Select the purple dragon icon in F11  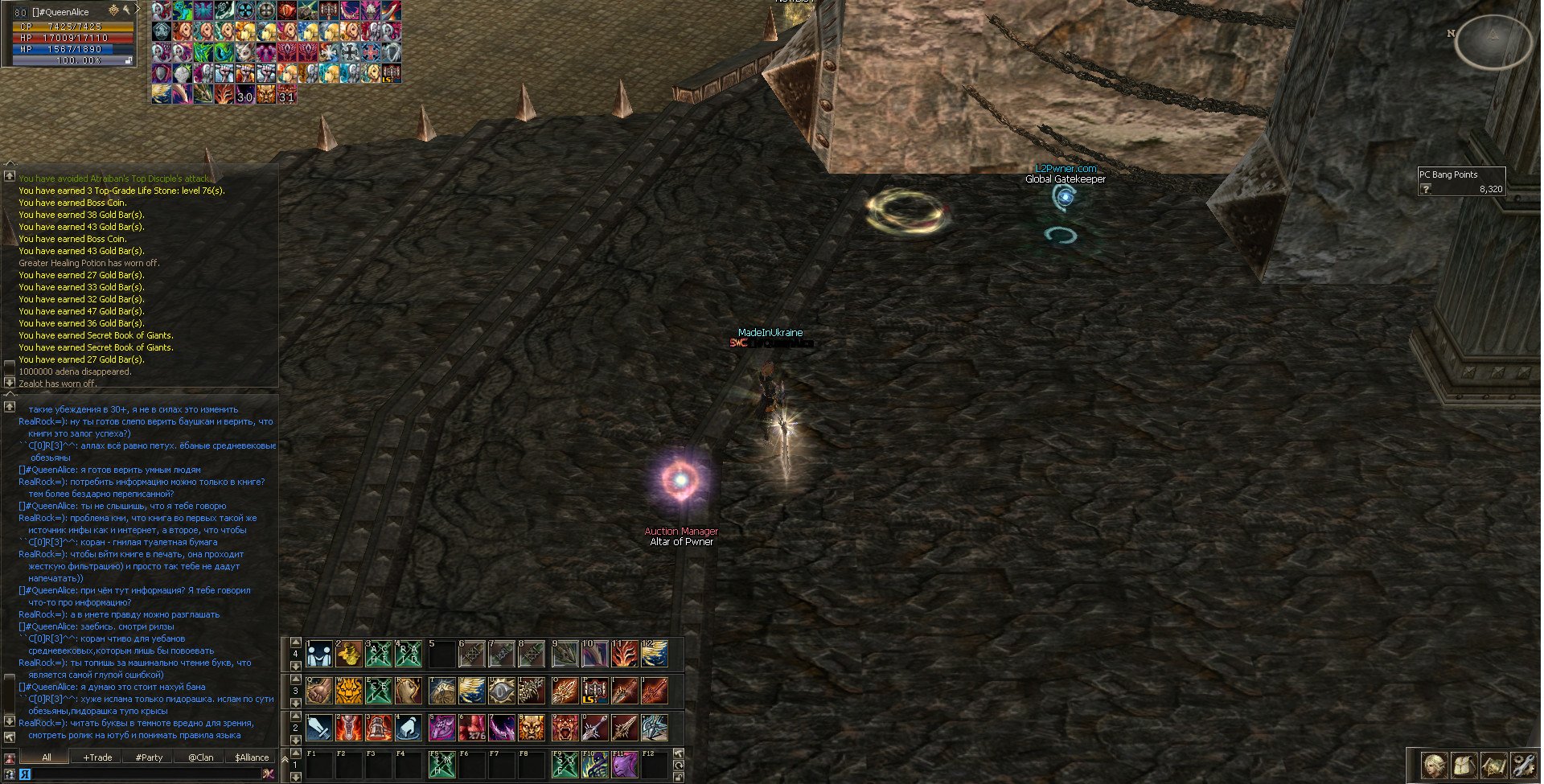pos(624,765)
